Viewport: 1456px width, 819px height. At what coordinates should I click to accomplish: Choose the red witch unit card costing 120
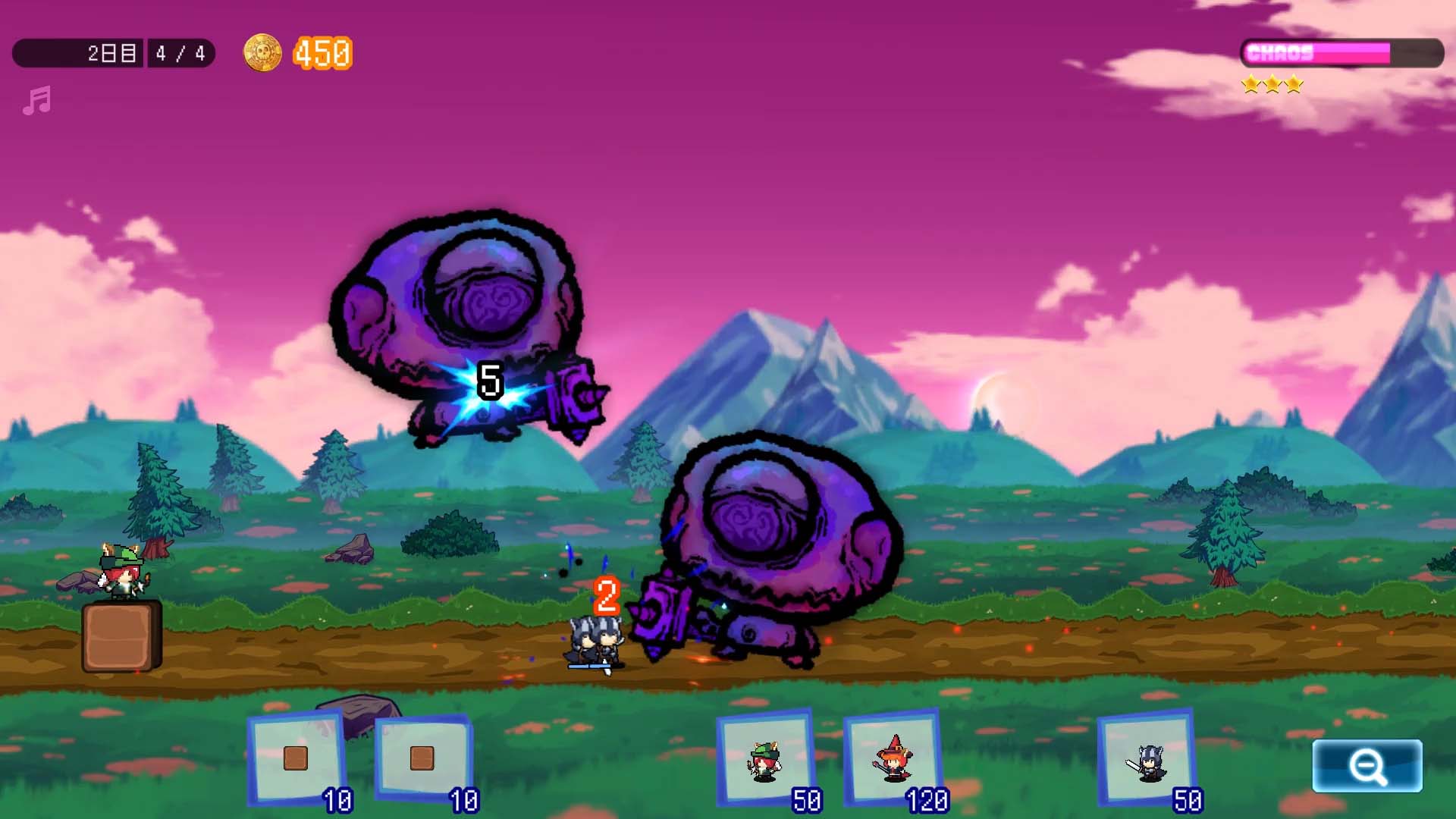893,759
